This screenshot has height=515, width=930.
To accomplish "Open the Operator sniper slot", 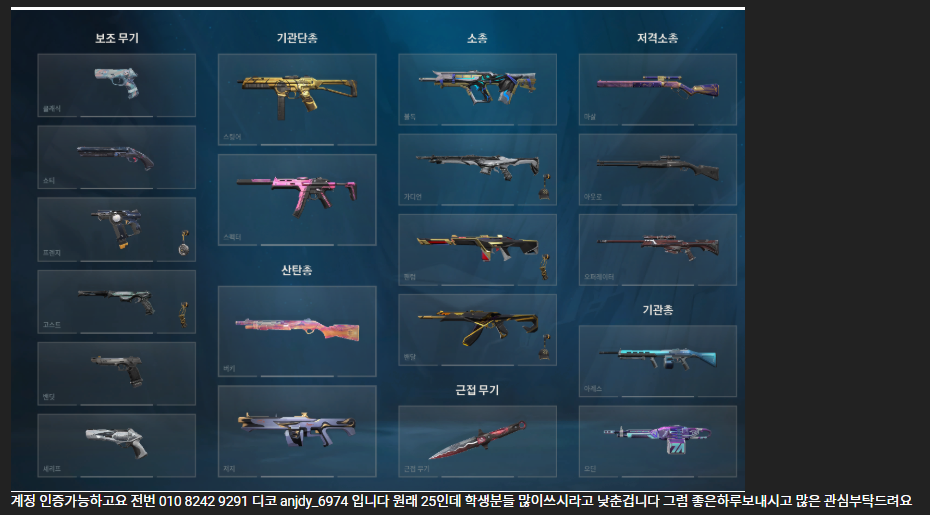I will click(x=657, y=249).
